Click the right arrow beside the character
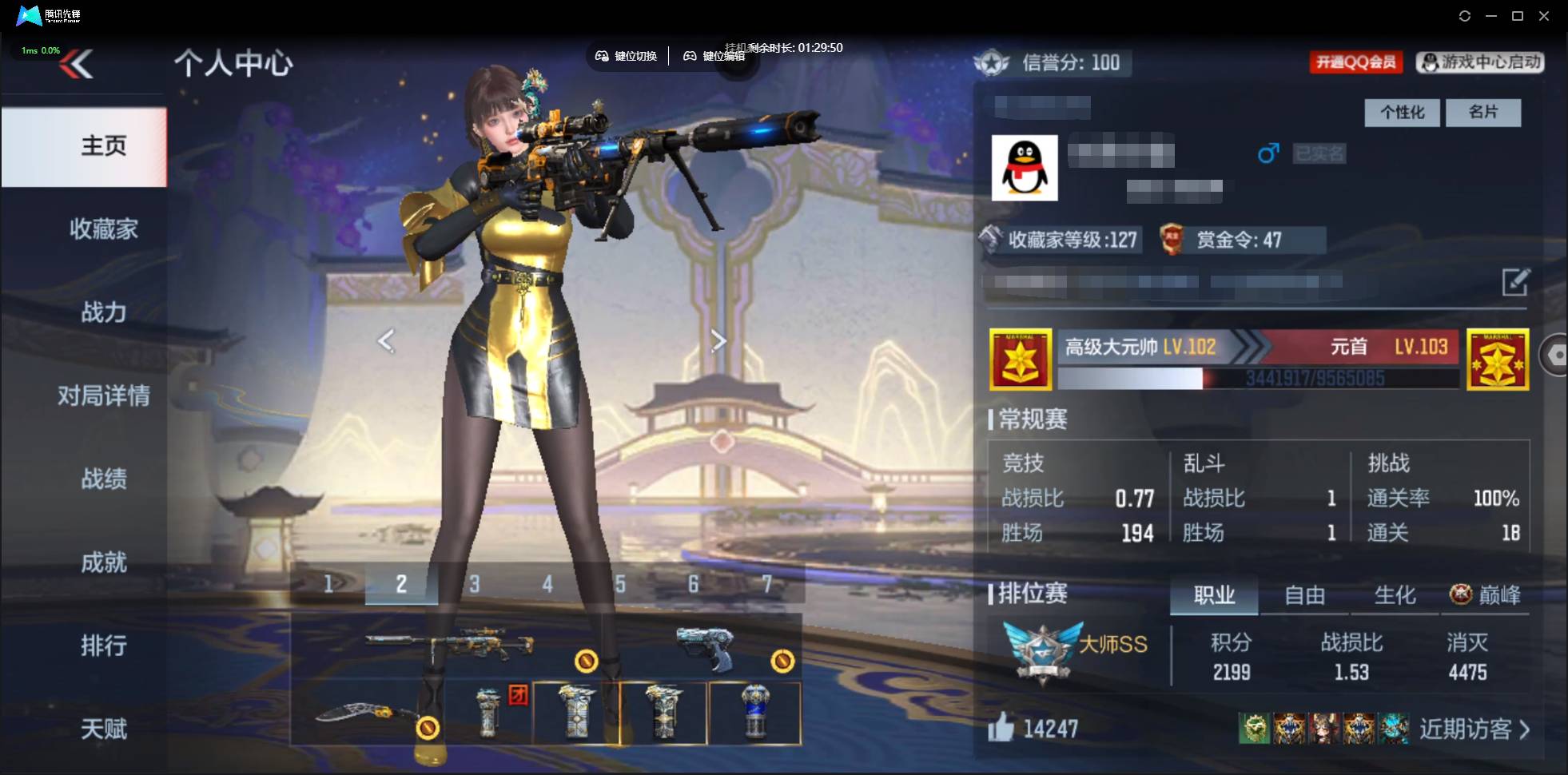The height and width of the screenshot is (775, 1568). [x=718, y=340]
